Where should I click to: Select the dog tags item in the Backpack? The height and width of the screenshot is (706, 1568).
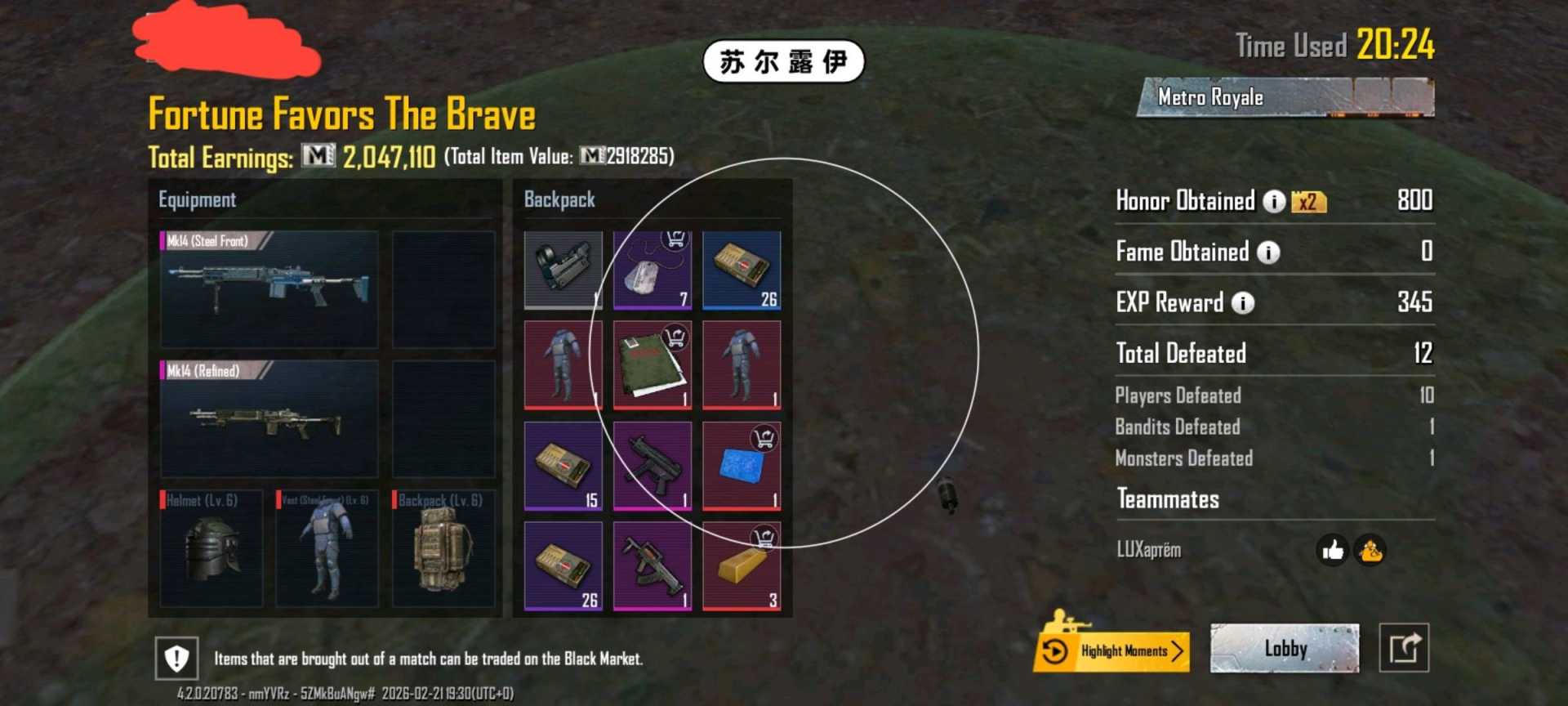(x=652, y=270)
